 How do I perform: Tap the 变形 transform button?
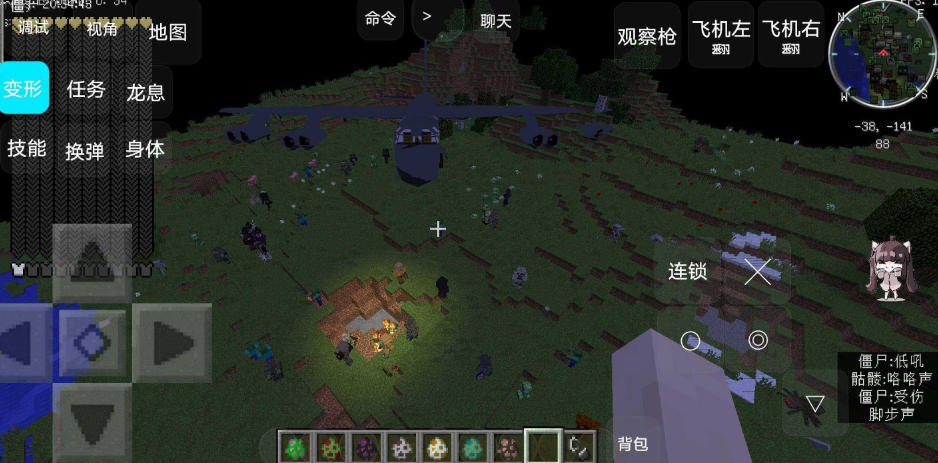tap(23, 88)
